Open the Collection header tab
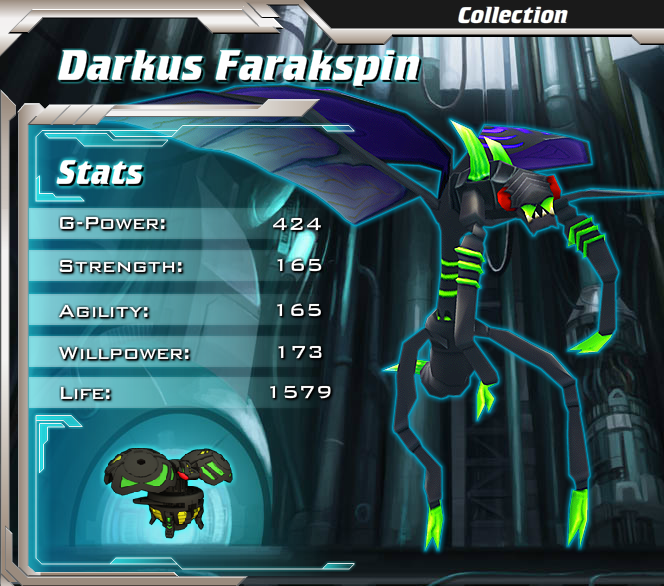Screen dimensions: 664x586 point(512,15)
